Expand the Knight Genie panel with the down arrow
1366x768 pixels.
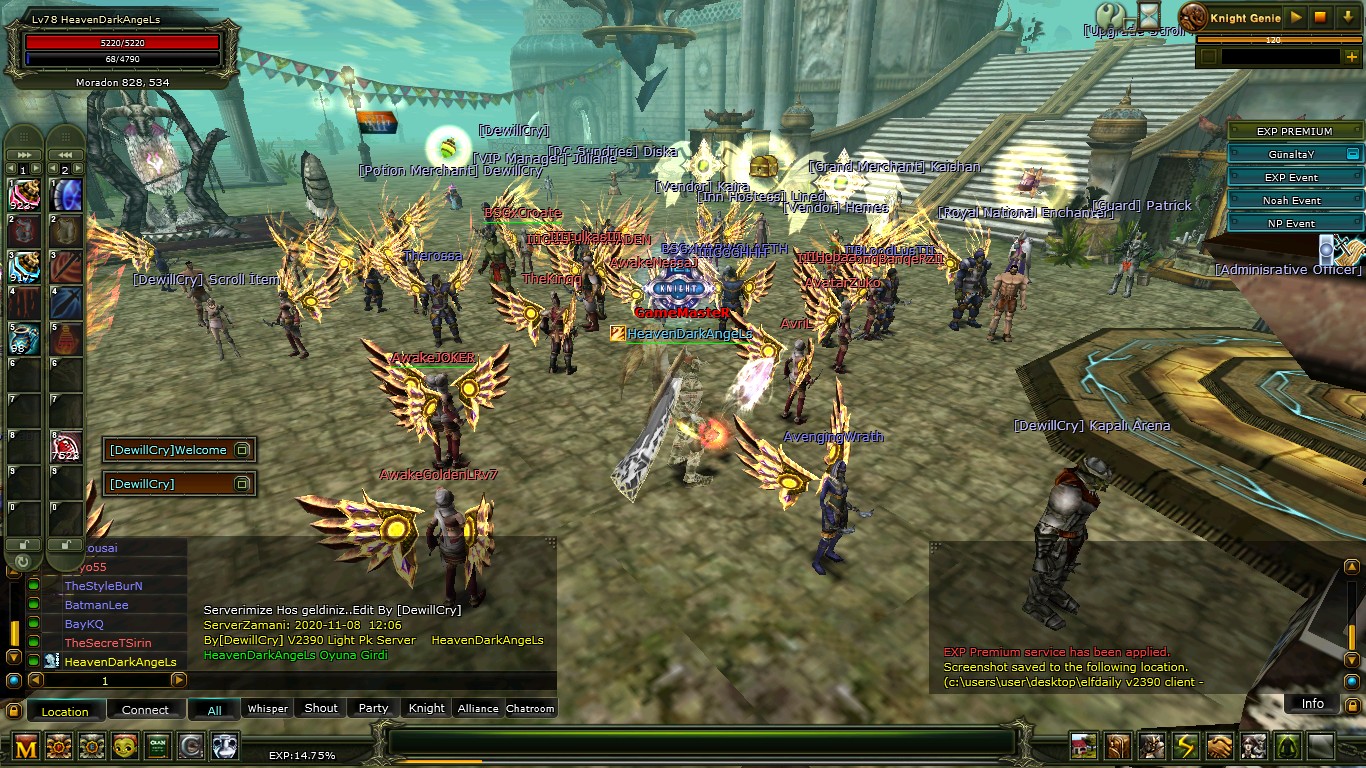point(1348,17)
